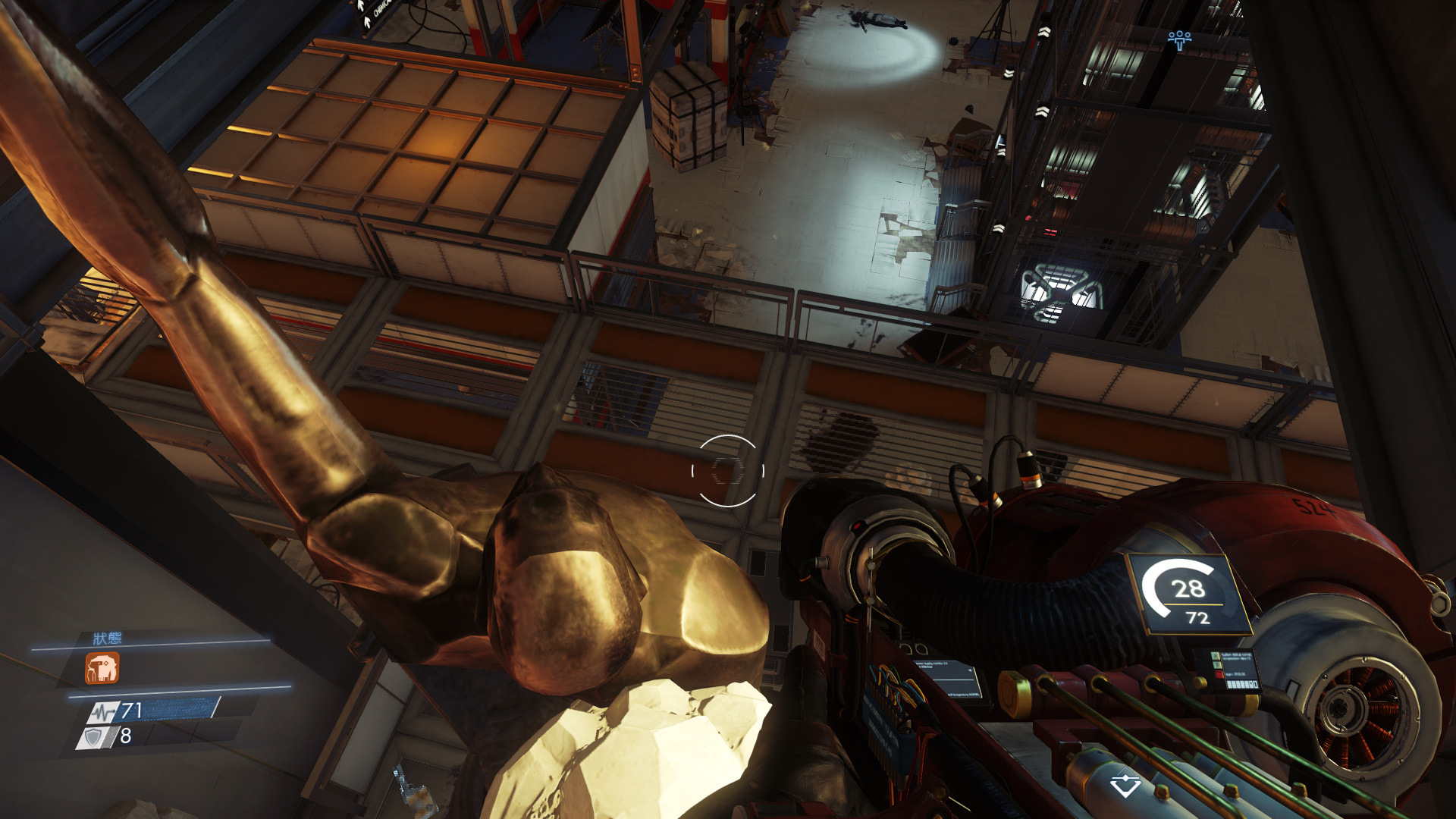Click the orange status effect icon
The width and height of the screenshot is (1456, 819).
[x=102, y=668]
